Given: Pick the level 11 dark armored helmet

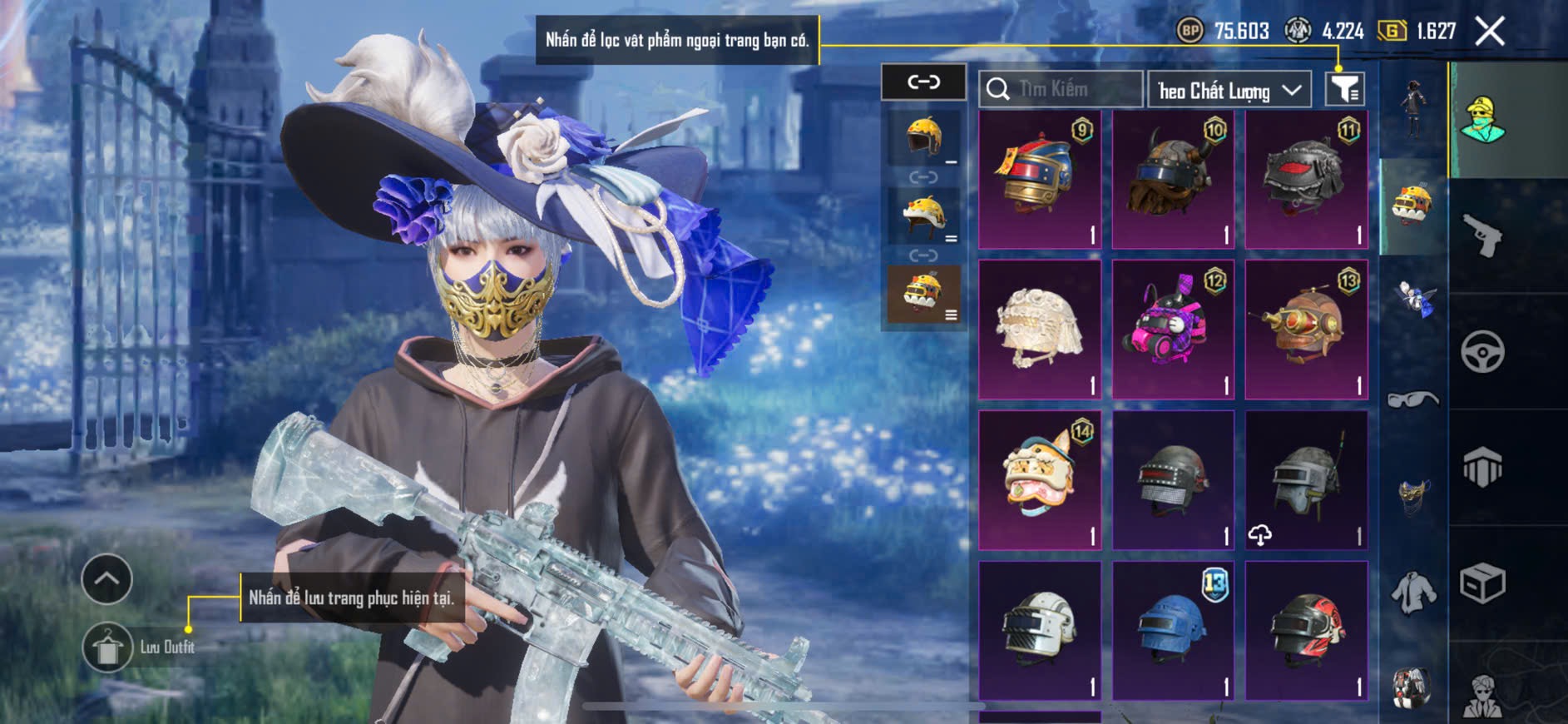Looking at the screenshot, I should (x=1306, y=179).
